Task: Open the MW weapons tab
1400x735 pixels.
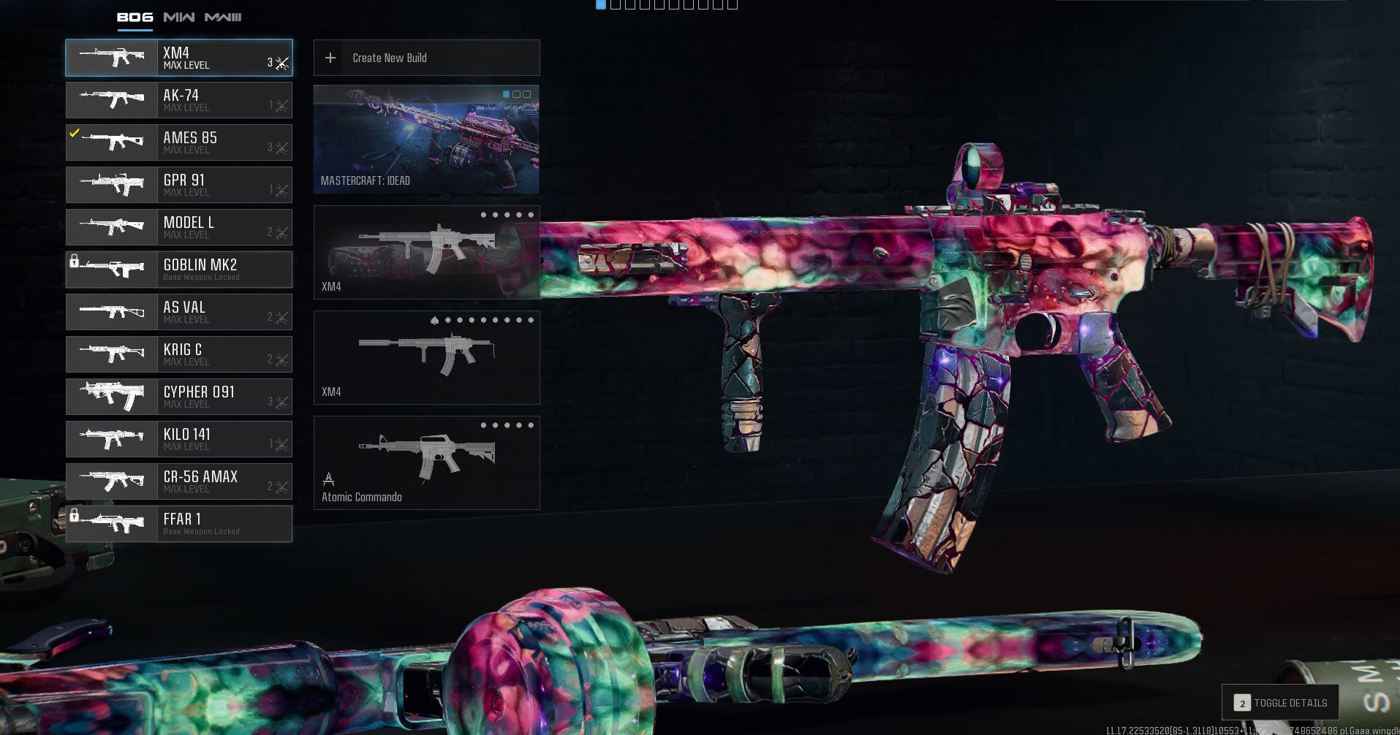Action: click(179, 17)
